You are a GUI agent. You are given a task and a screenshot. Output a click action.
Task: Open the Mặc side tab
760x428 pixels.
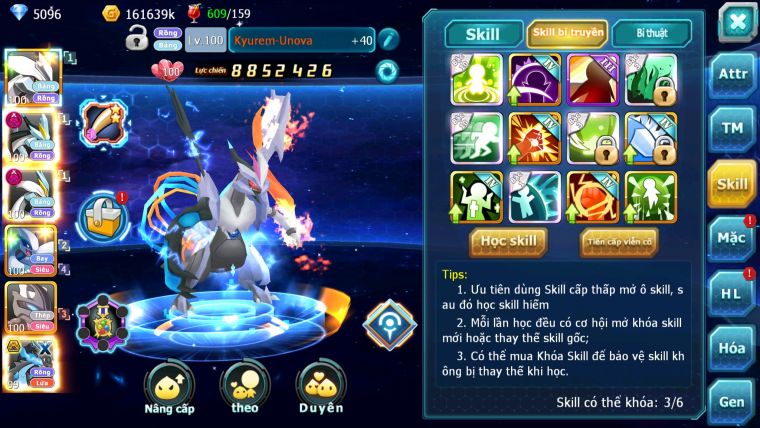[732, 239]
